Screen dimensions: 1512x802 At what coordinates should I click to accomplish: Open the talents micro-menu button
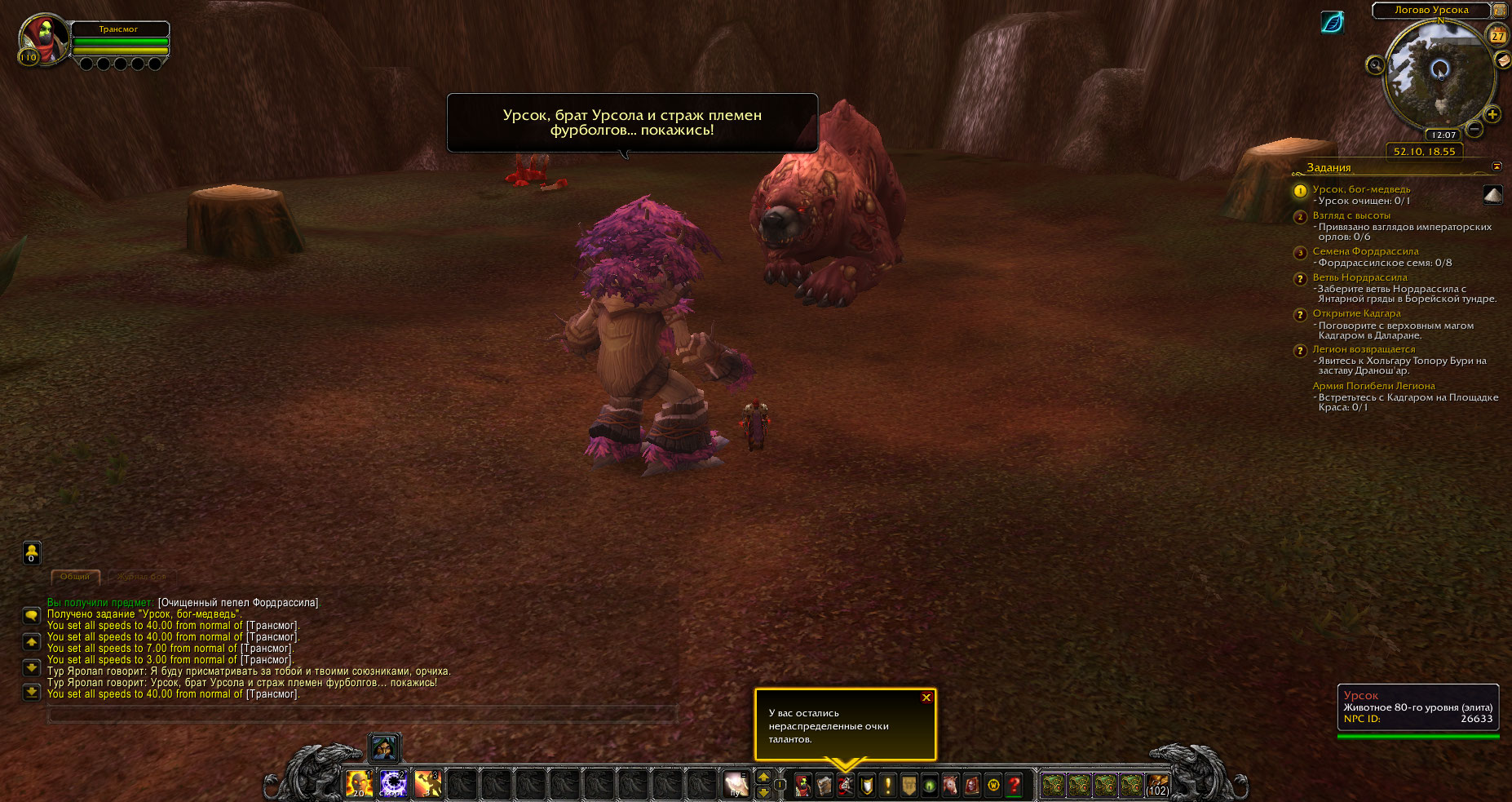click(846, 785)
